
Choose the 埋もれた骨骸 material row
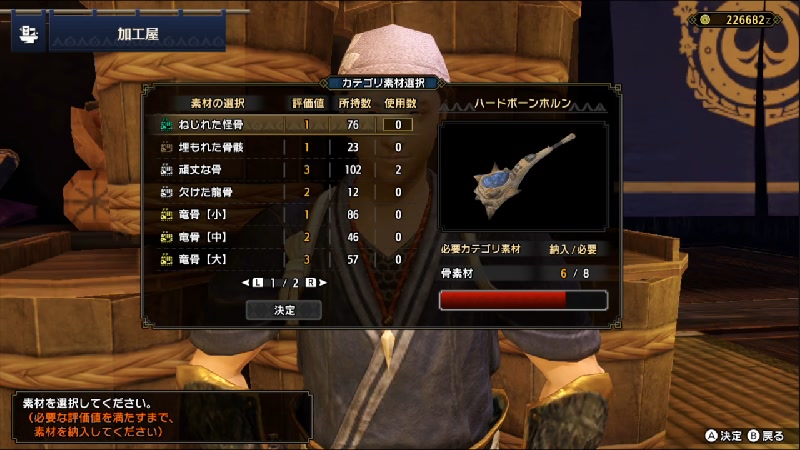tap(210, 147)
